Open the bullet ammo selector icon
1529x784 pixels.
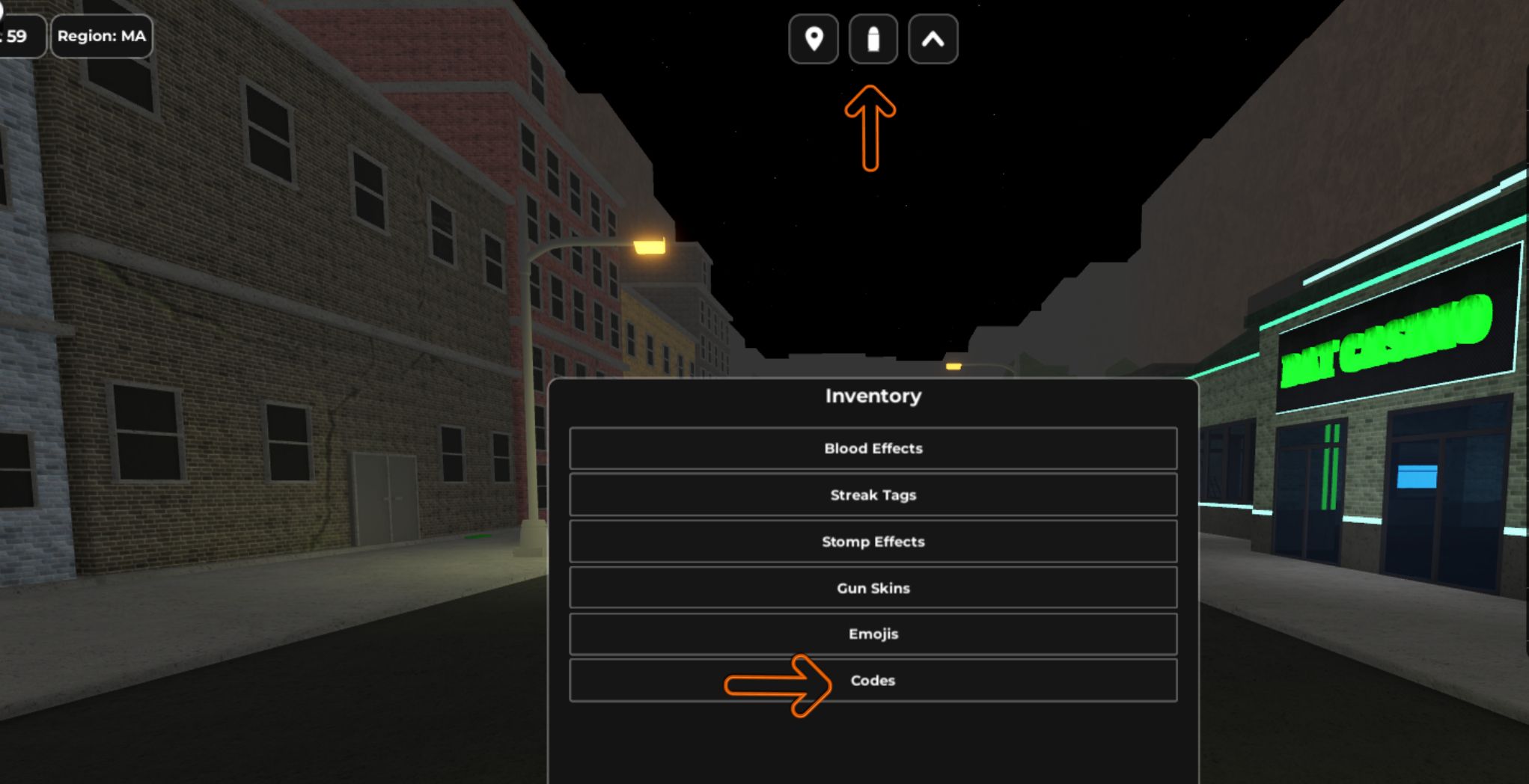pyautogui.click(x=873, y=40)
